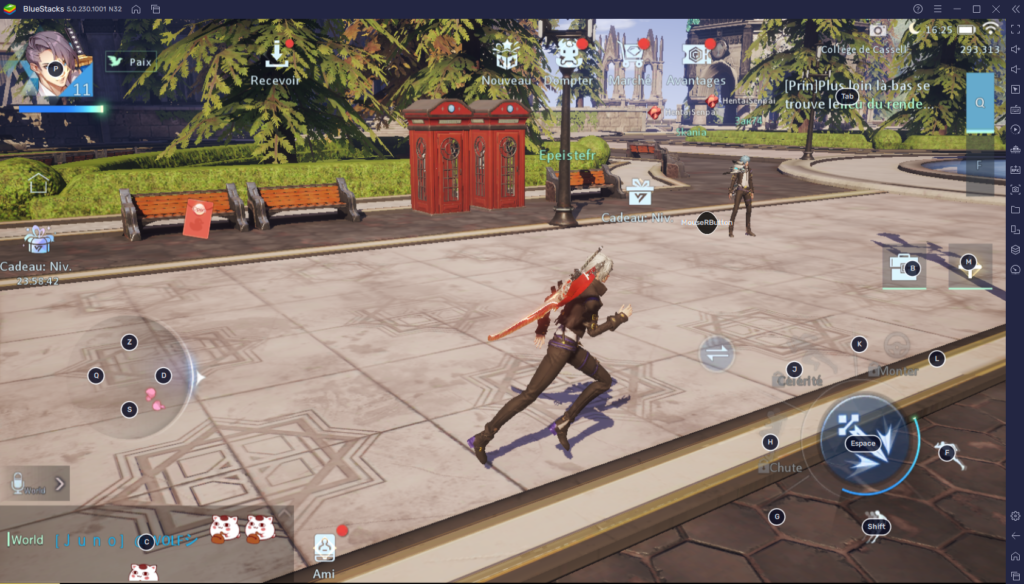Open the player avatar profile
Image resolution: width=1024 pixels, height=584 pixels.
pyautogui.click(x=51, y=63)
